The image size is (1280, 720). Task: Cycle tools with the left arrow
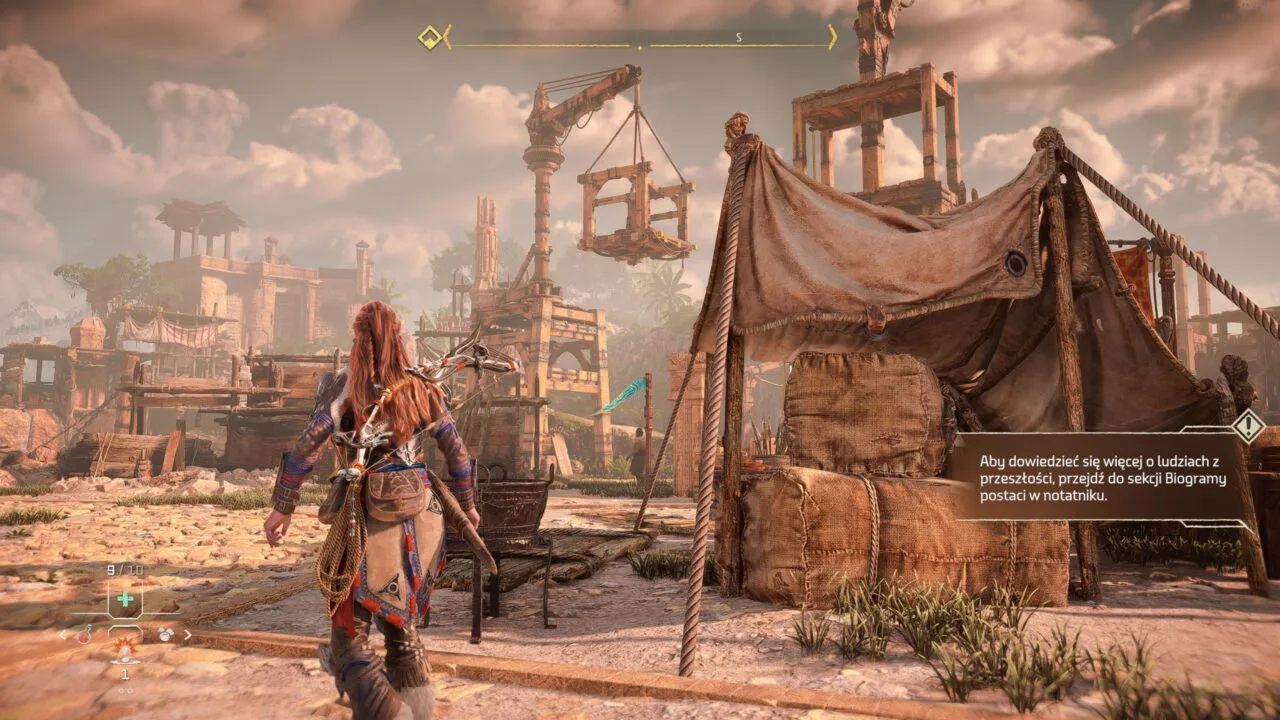62,634
